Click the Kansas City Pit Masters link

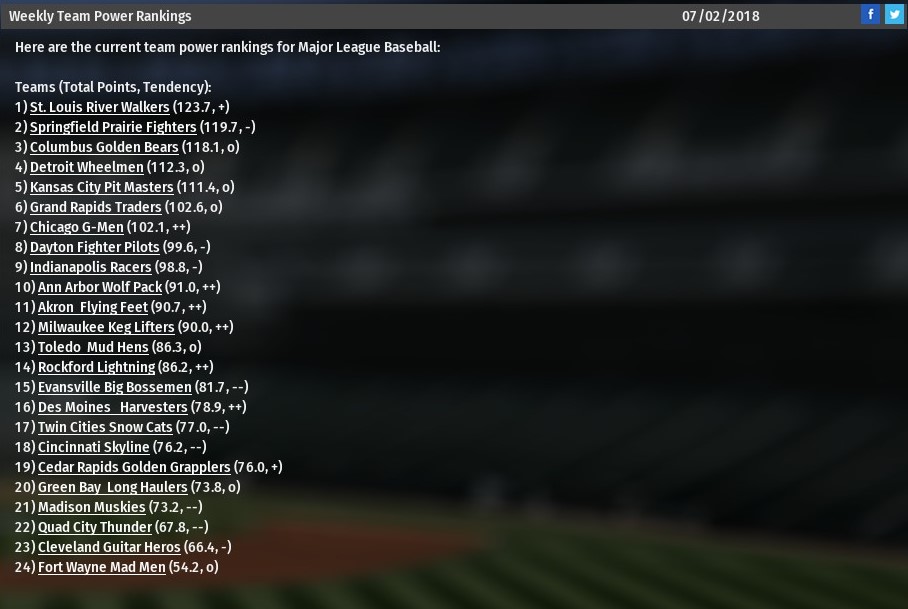point(102,187)
